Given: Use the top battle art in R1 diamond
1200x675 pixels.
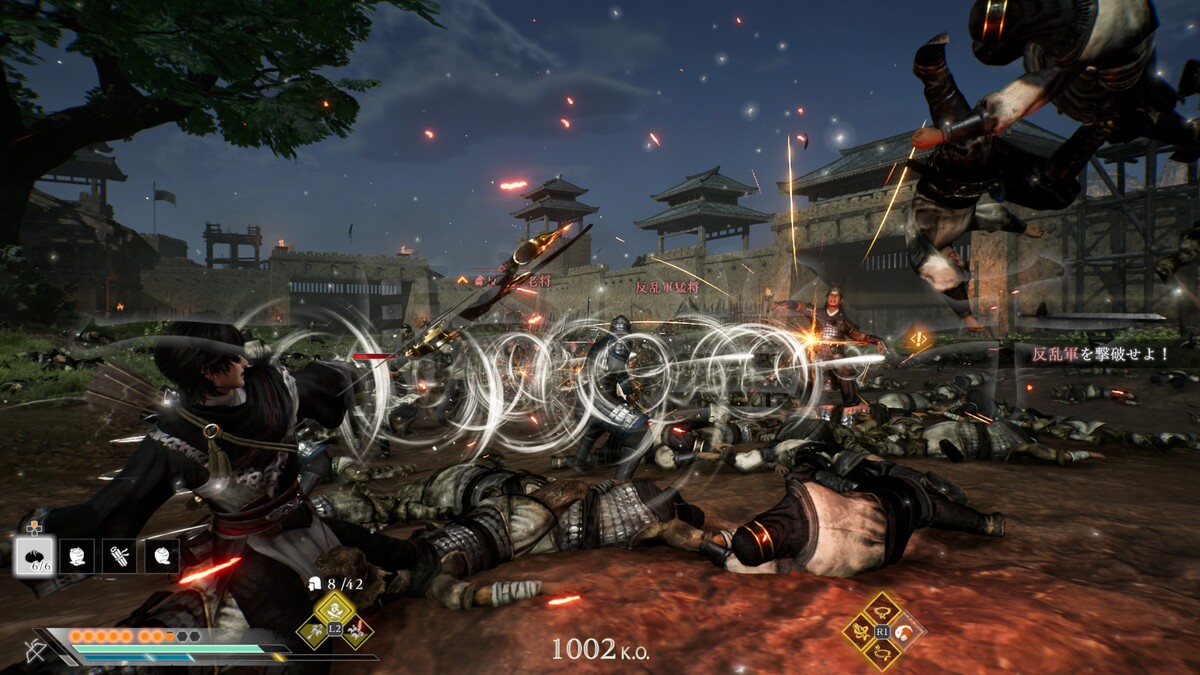Looking at the screenshot, I should click(x=883, y=609).
